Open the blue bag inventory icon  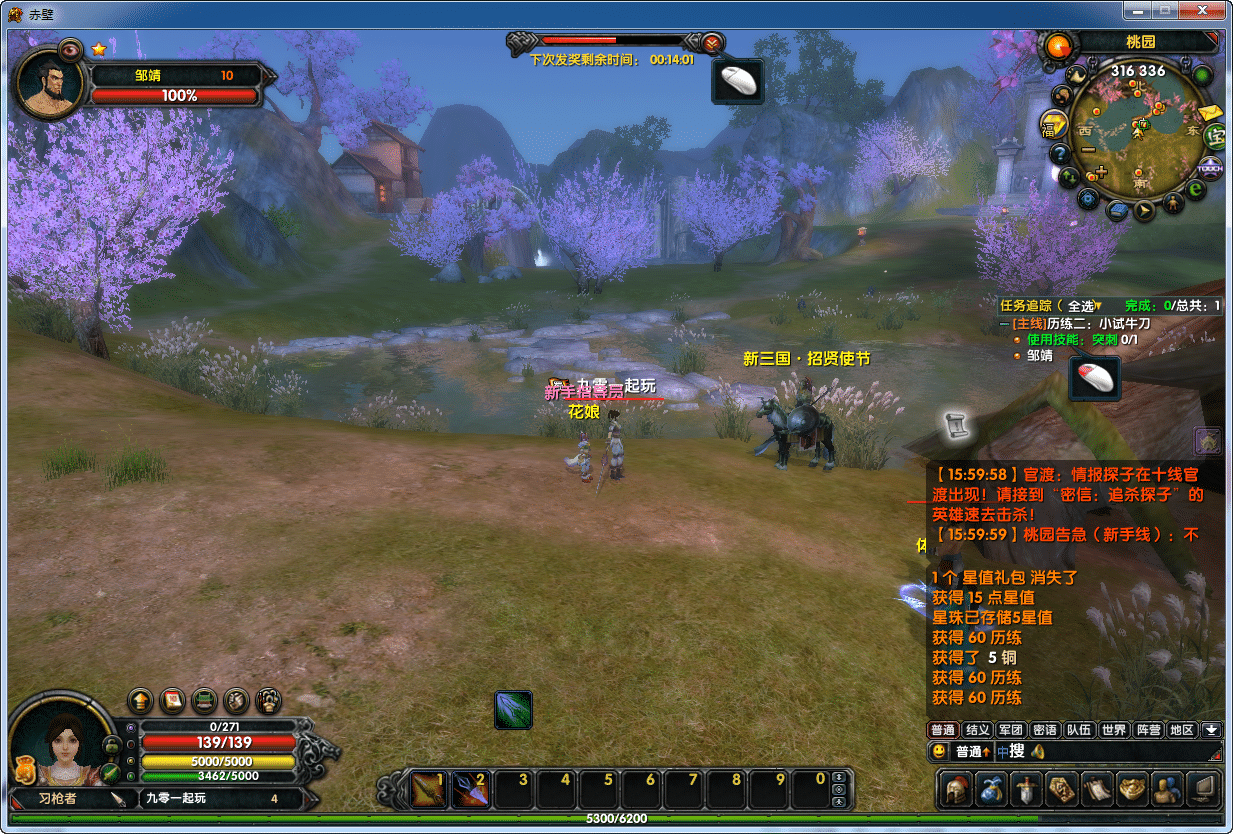[x=992, y=789]
